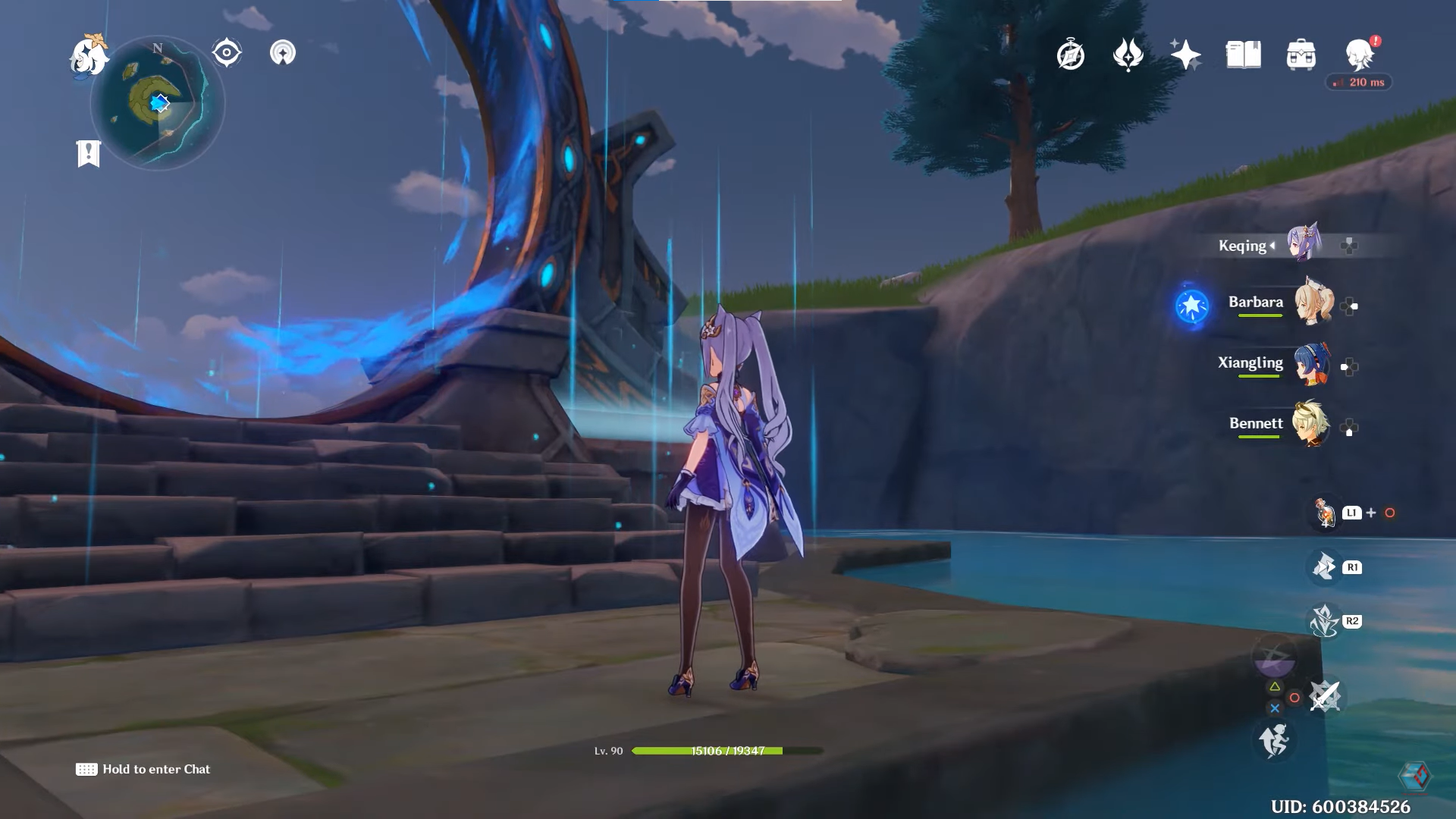Open the book-shaped Adventurer Handbook icon

[x=1243, y=55]
